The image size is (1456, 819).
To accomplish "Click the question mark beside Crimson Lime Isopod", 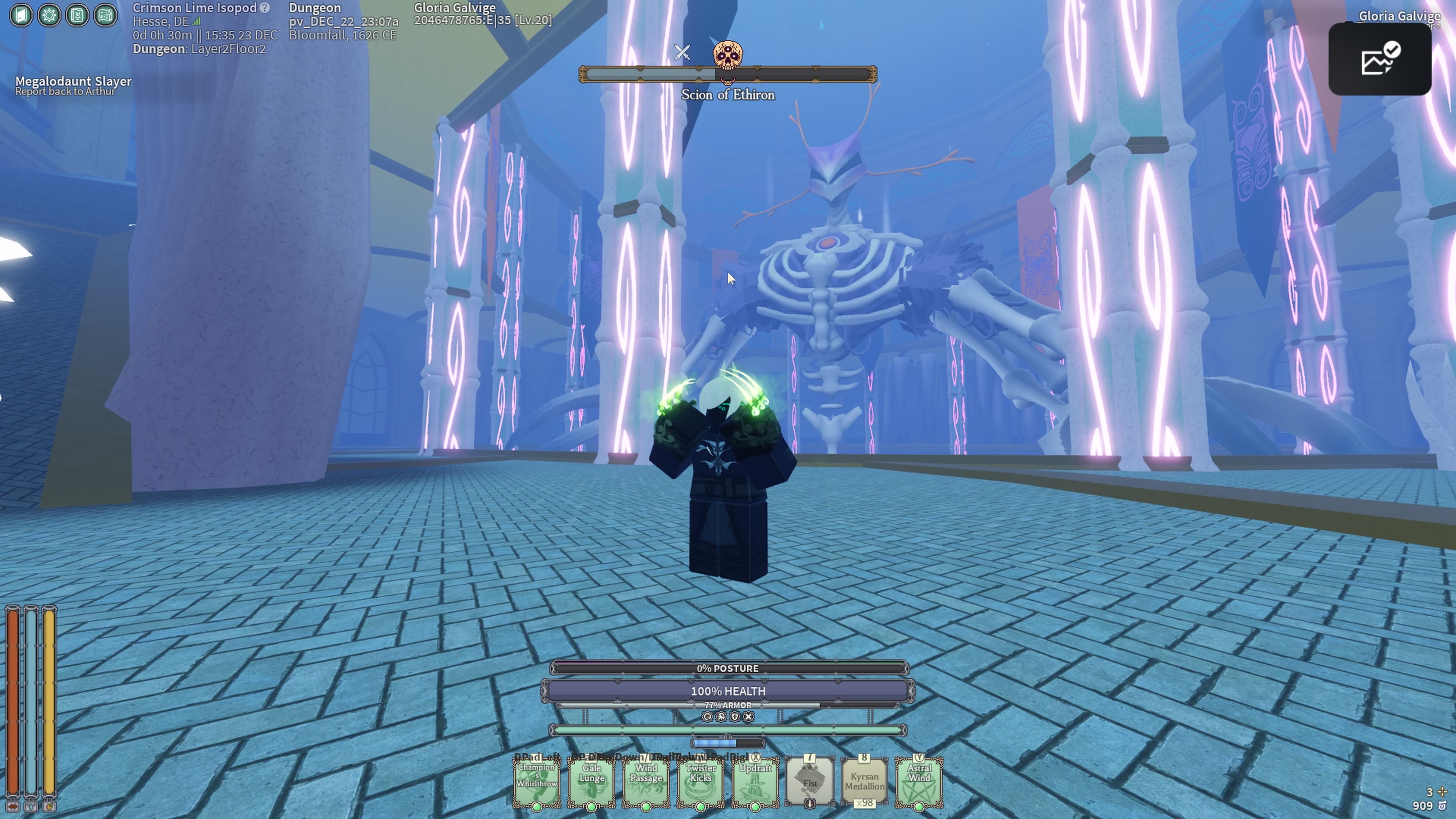I will tap(265, 8).
